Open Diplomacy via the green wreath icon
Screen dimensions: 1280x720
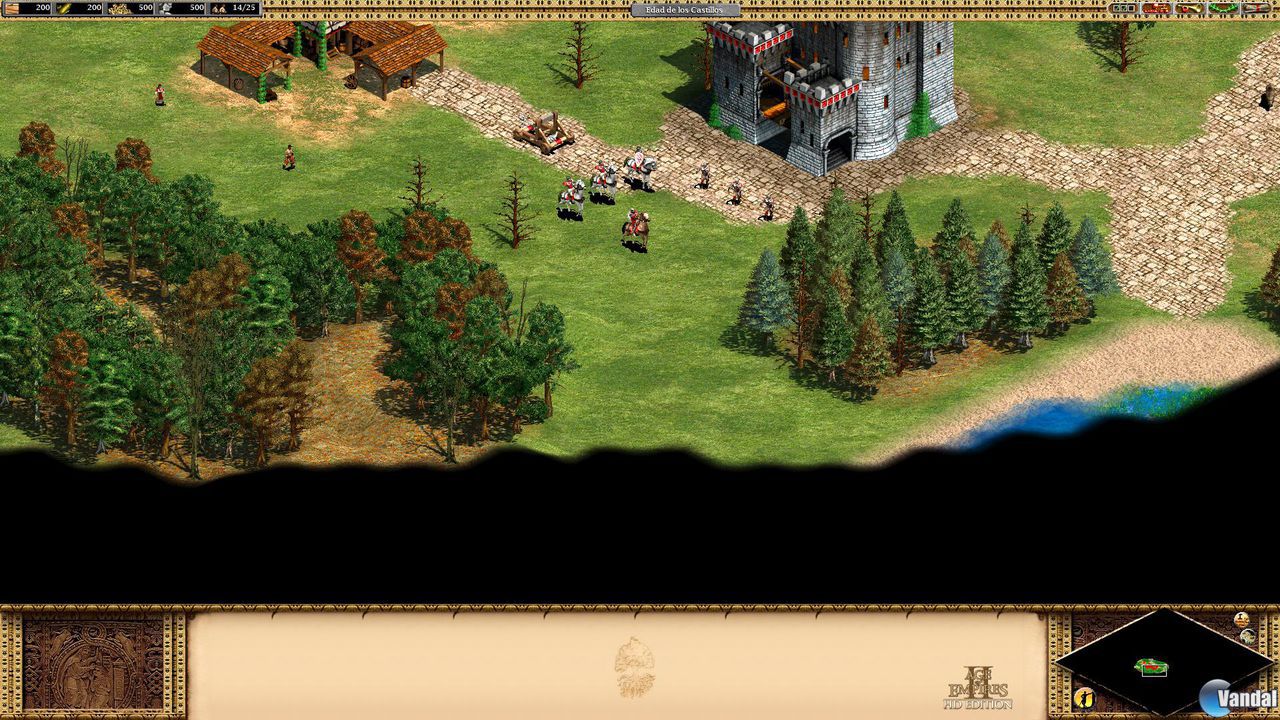tap(1222, 8)
